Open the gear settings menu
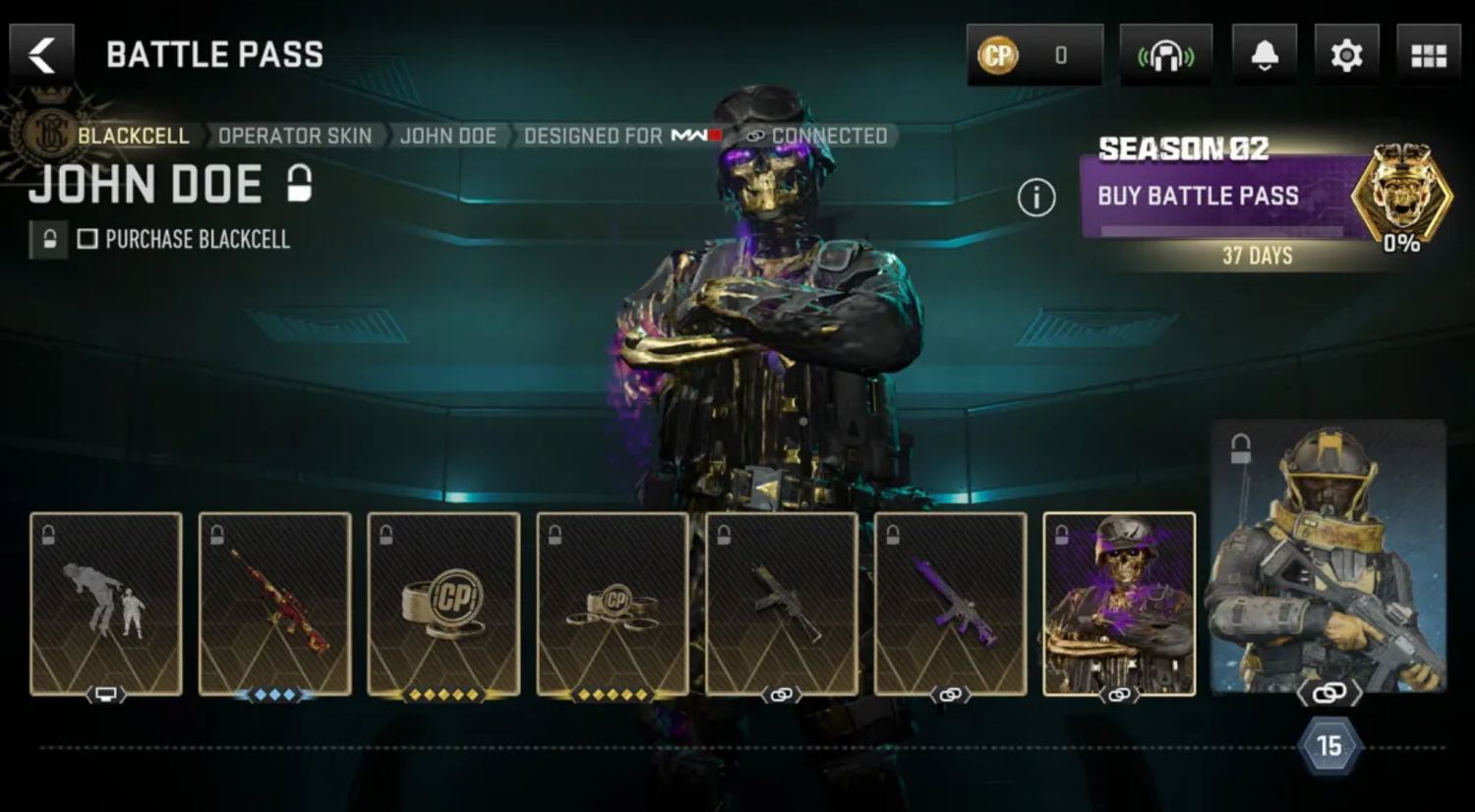 pyautogui.click(x=1346, y=56)
